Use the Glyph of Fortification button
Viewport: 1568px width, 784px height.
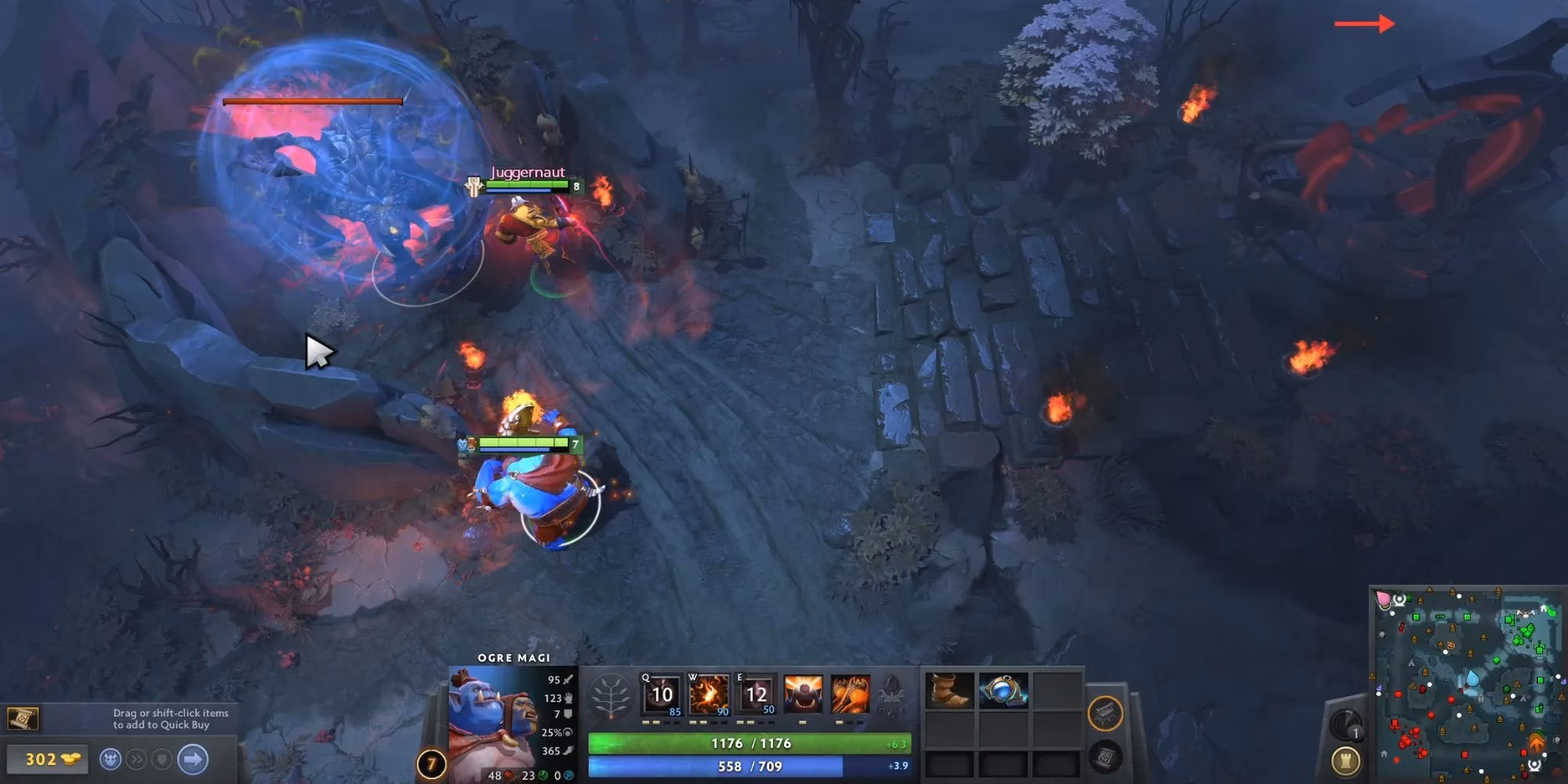pos(1346,761)
